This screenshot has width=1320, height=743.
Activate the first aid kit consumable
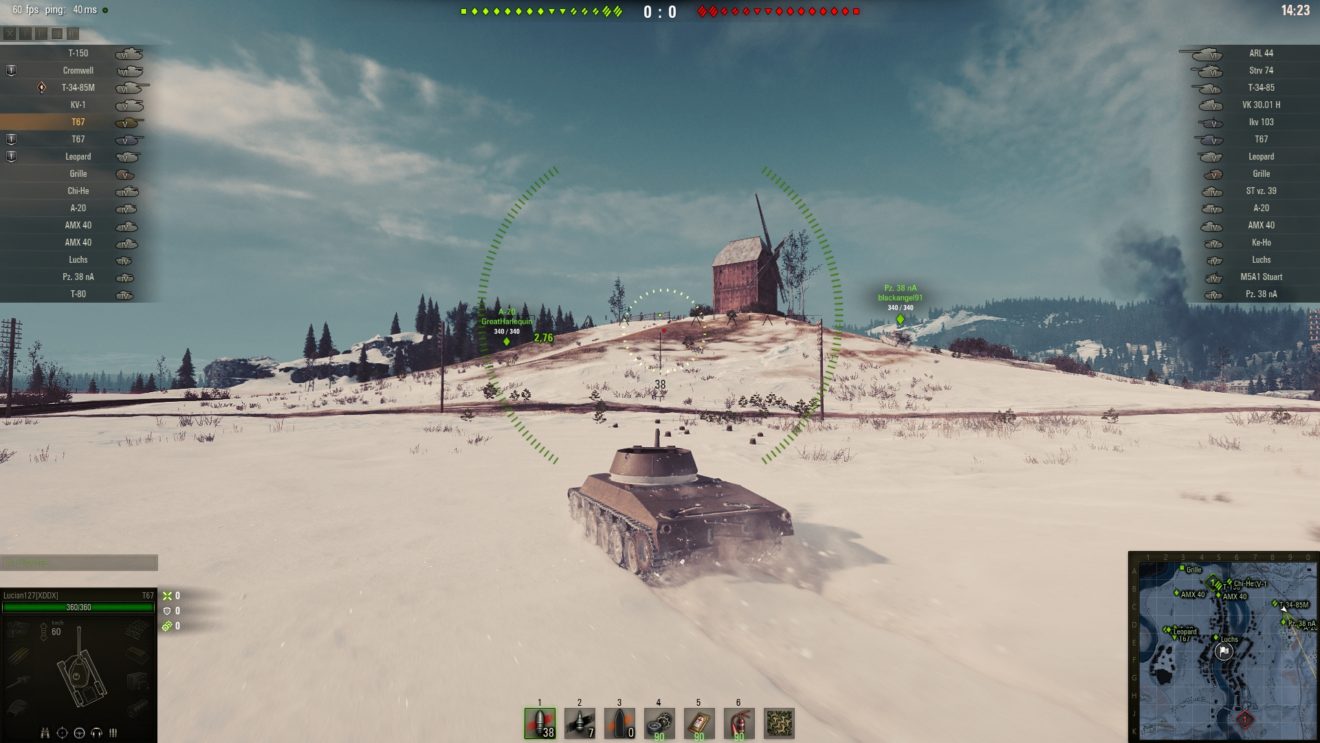pyautogui.click(x=699, y=722)
